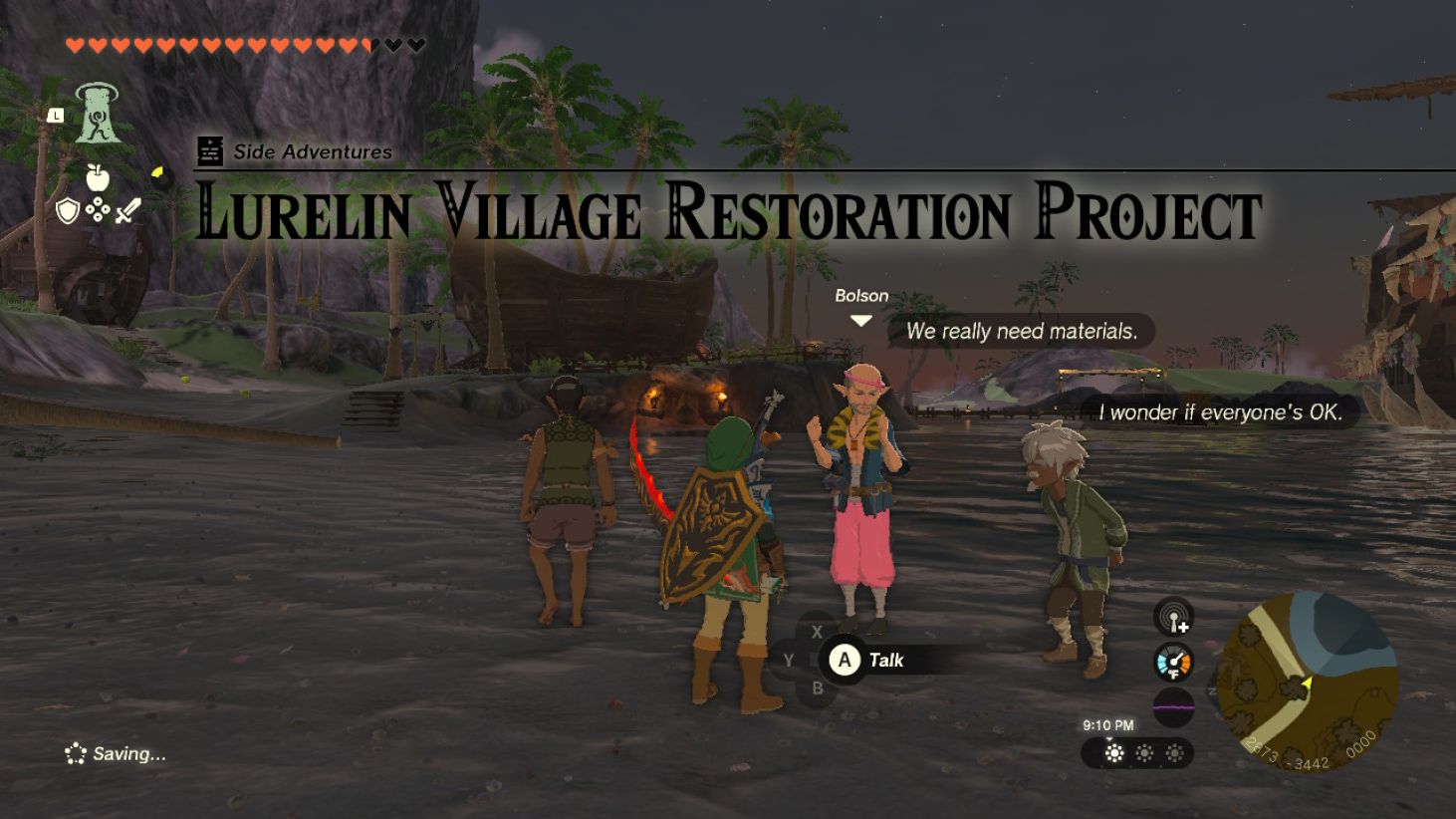Open the Fahrenheit temperature gauge icon
The image size is (1456, 819).
click(1174, 662)
